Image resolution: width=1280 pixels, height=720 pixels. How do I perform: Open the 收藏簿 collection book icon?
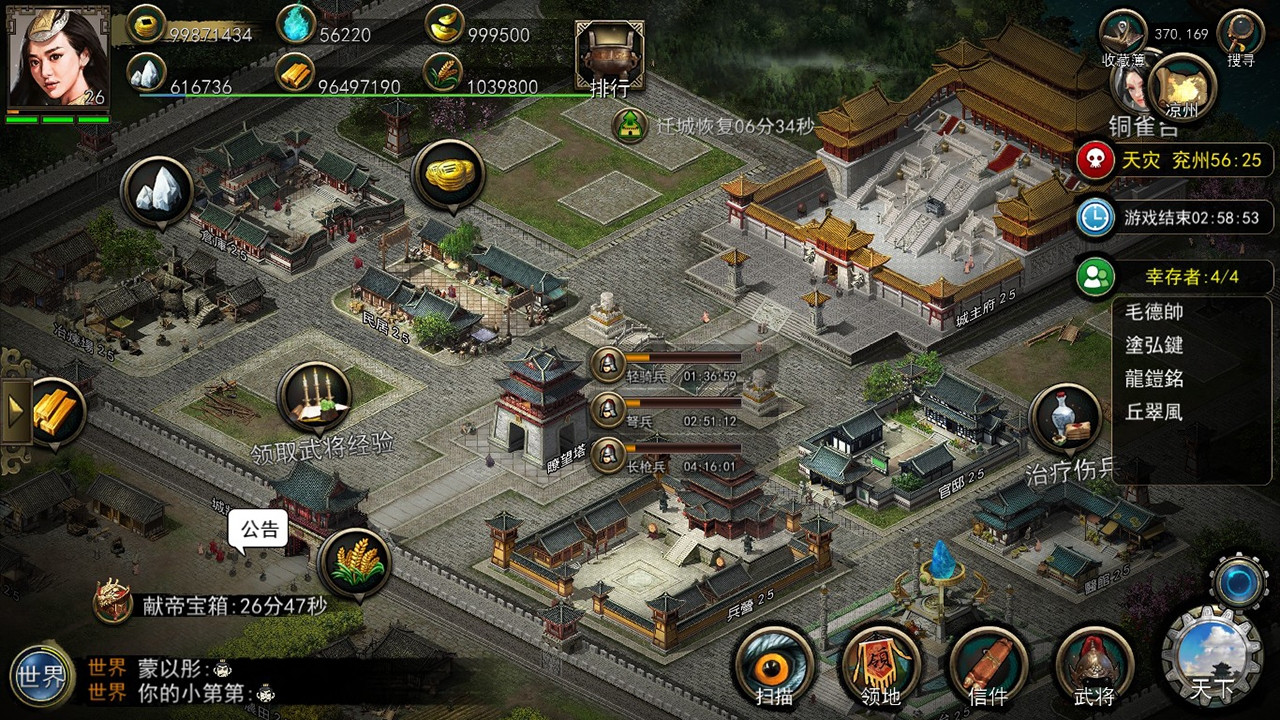coord(1124,30)
